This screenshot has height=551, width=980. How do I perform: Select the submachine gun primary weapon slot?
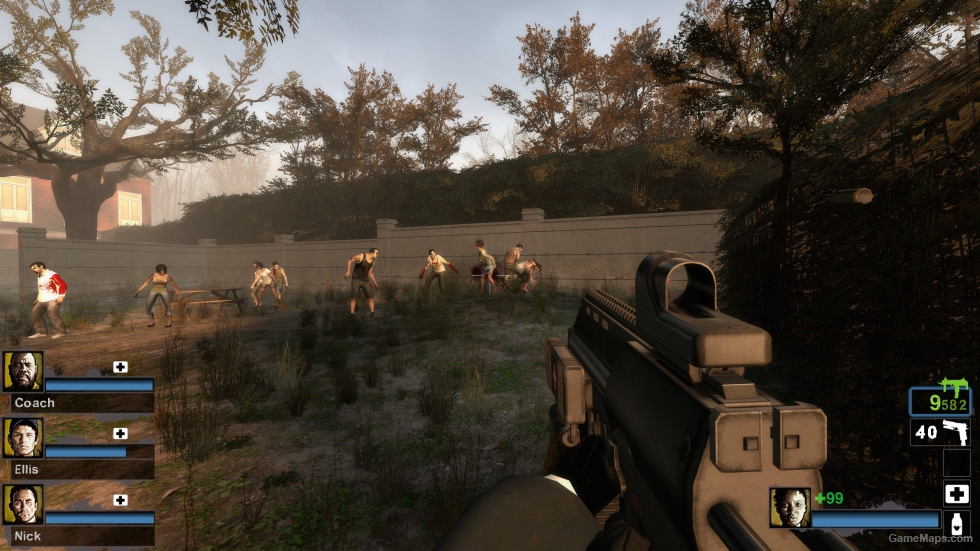coord(940,400)
